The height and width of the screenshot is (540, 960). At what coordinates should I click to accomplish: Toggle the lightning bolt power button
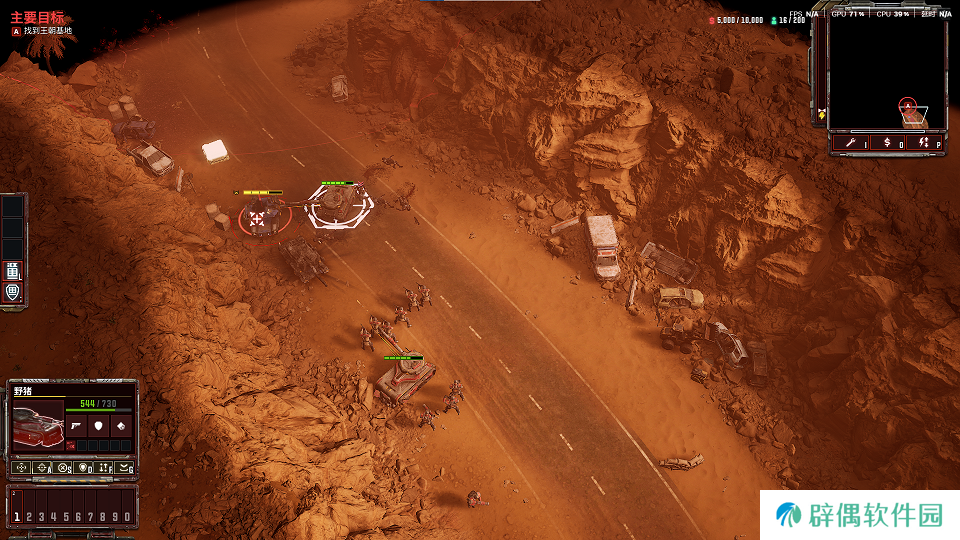click(x=924, y=144)
